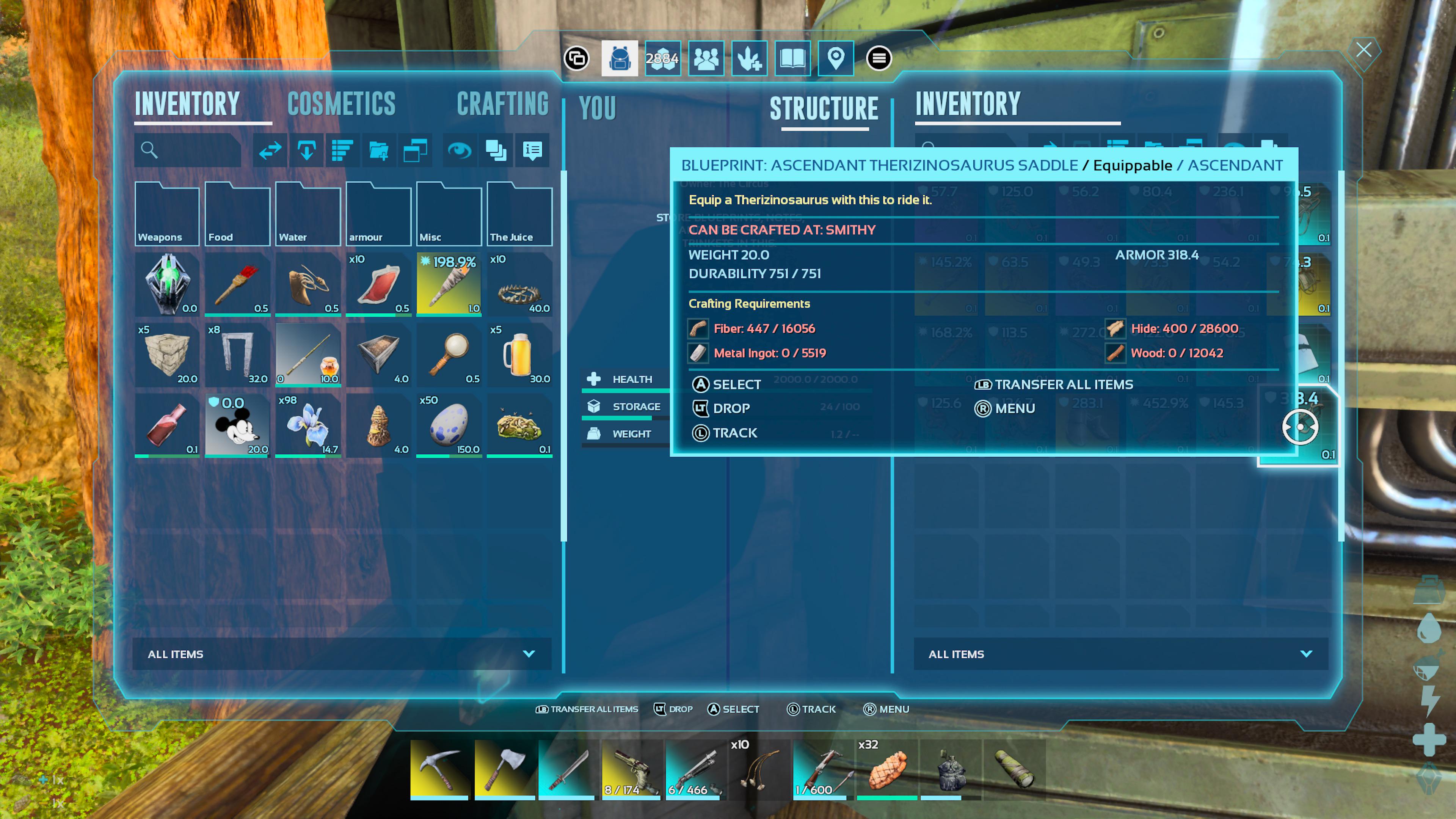The image size is (1456, 819).
Task: Open the Tribe management icon
Action: coord(706,58)
